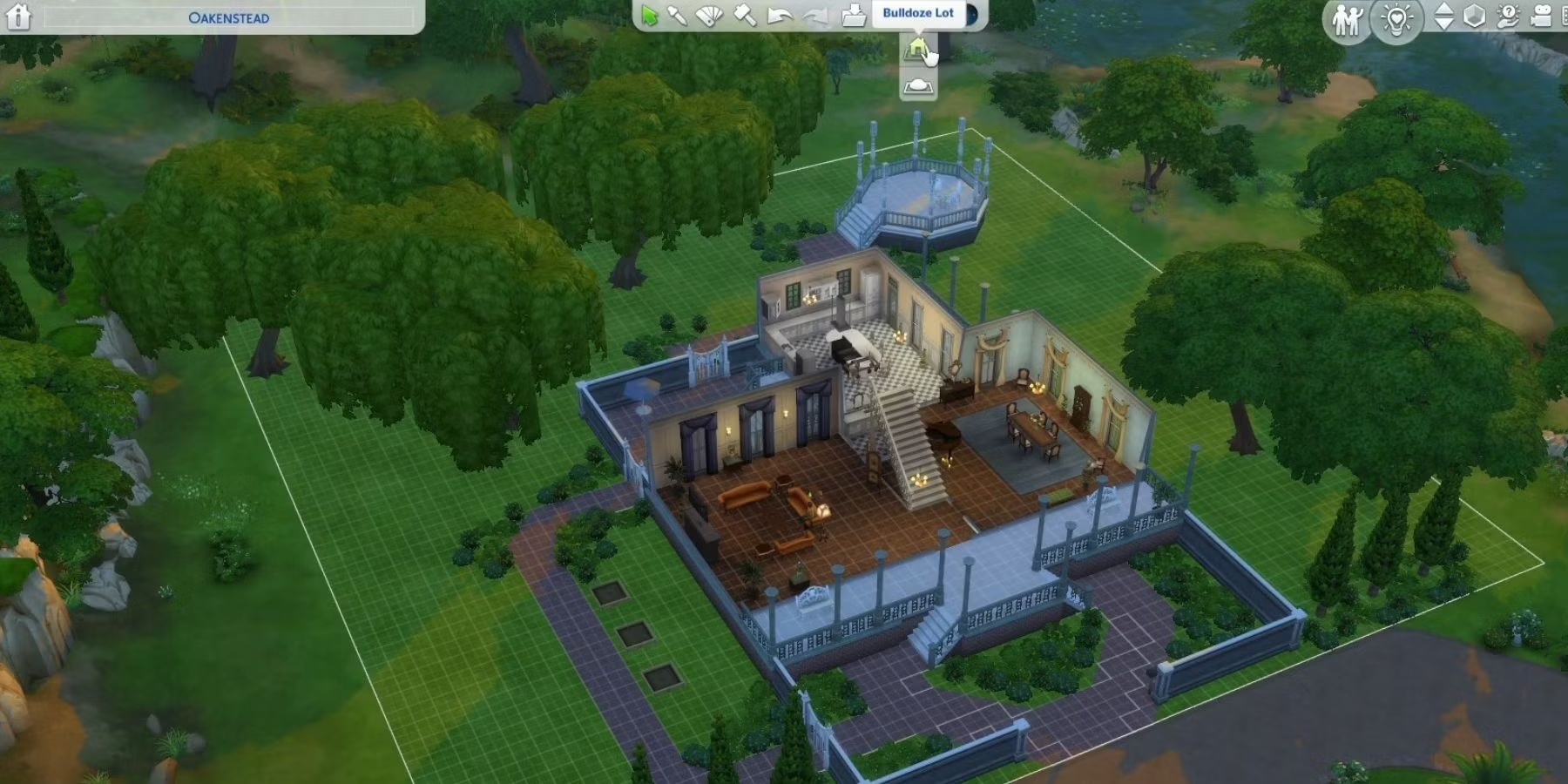
Task: Open the household Sims icon
Action: pos(1347,19)
